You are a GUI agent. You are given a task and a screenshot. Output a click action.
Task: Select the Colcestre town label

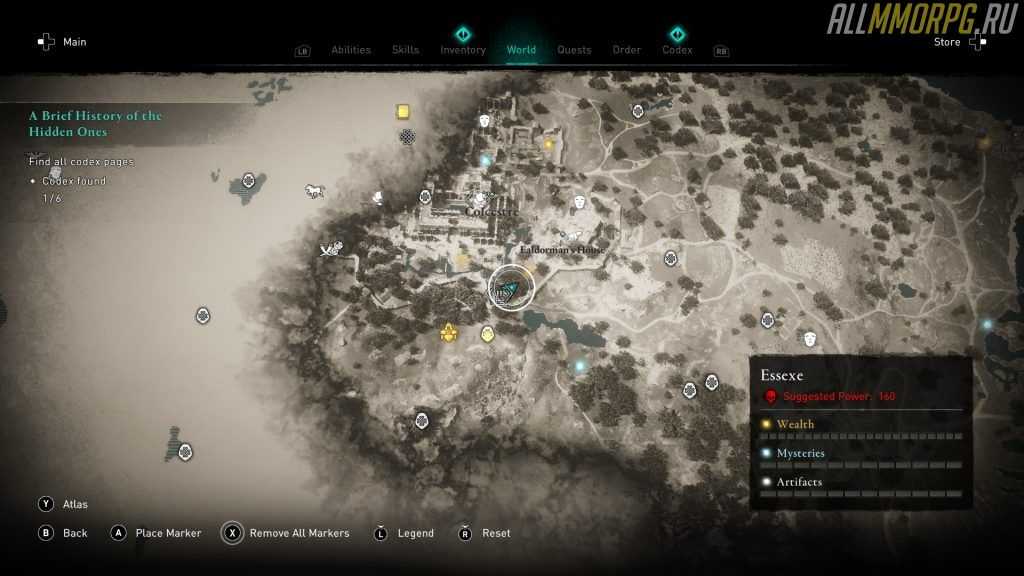491,212
